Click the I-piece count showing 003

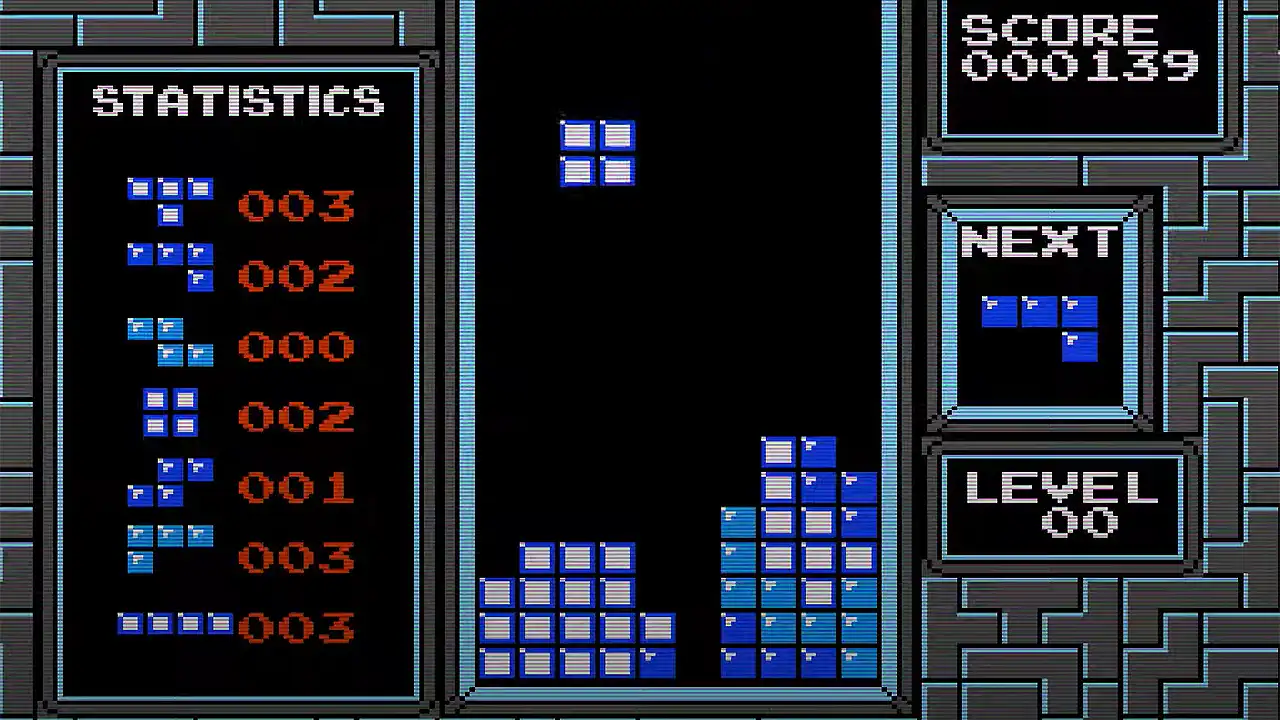pyautogui.click(x=295, y=627)
